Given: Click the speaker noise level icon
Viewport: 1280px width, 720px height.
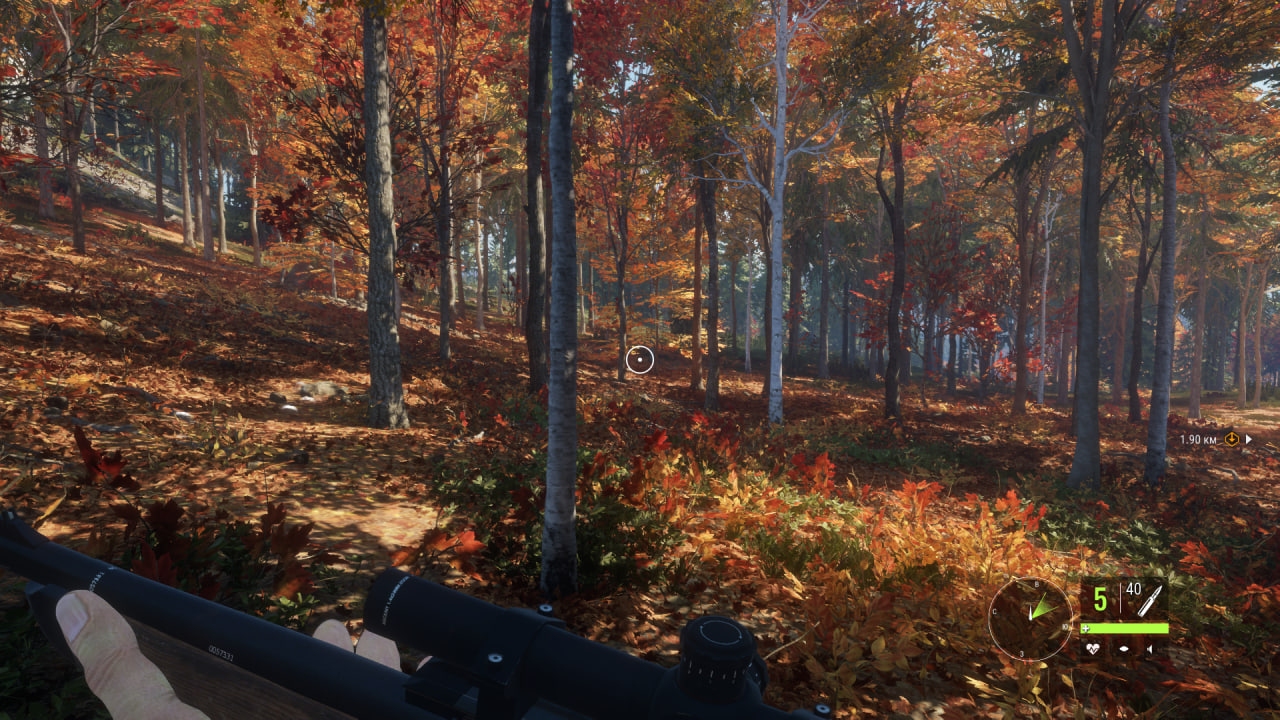Looking at the screenshot, I should (1150, 648).
